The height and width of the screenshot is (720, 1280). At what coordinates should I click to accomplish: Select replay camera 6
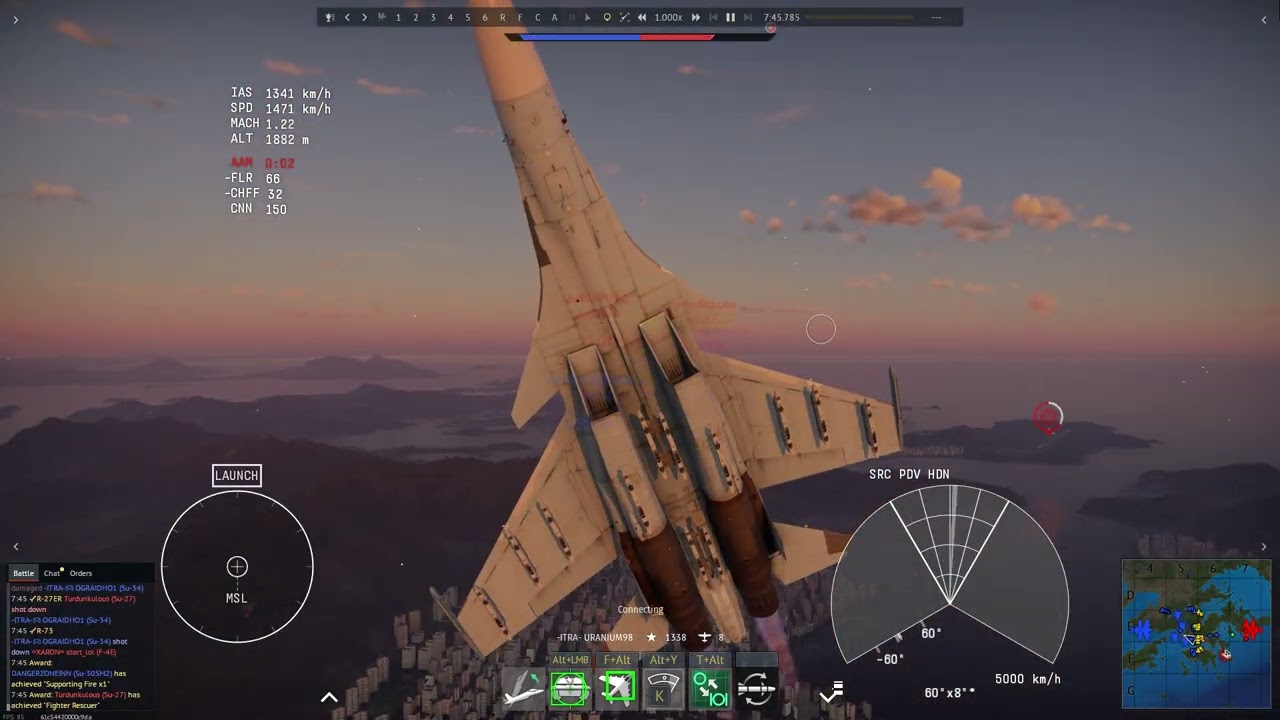pos(485,17)
